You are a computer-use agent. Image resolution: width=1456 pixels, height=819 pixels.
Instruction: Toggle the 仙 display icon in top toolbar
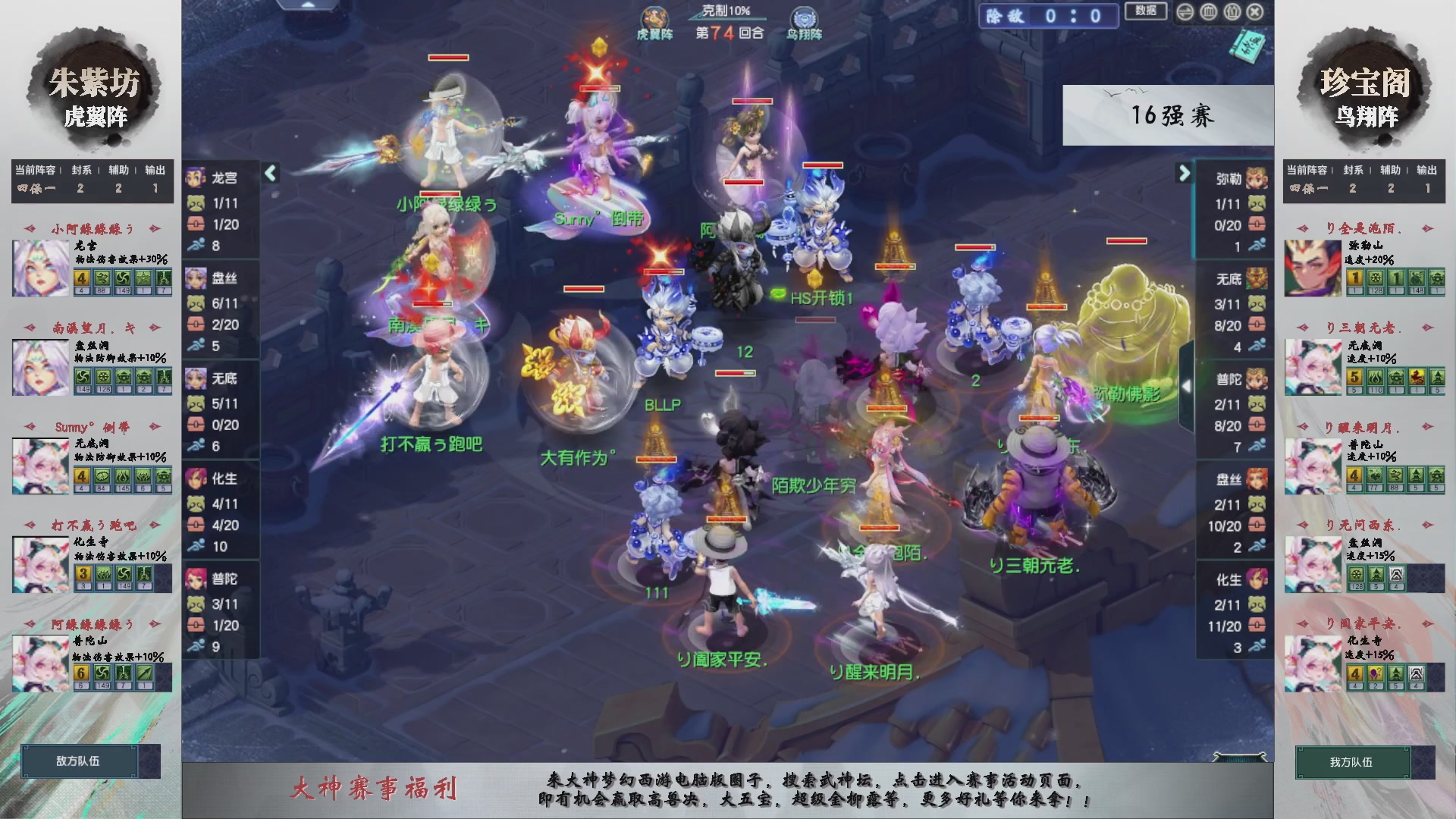pos(1234,12)
